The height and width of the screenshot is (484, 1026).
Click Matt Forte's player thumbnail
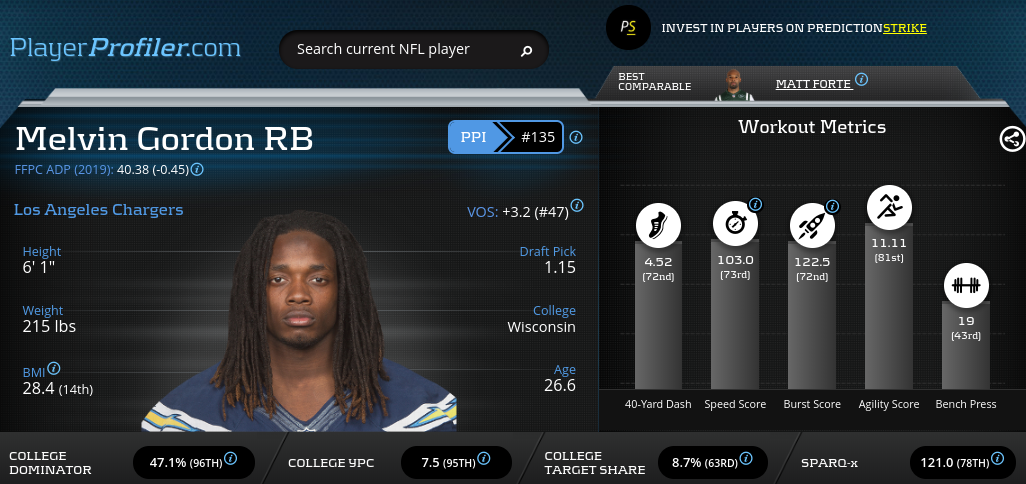click(x=734, y=85)
